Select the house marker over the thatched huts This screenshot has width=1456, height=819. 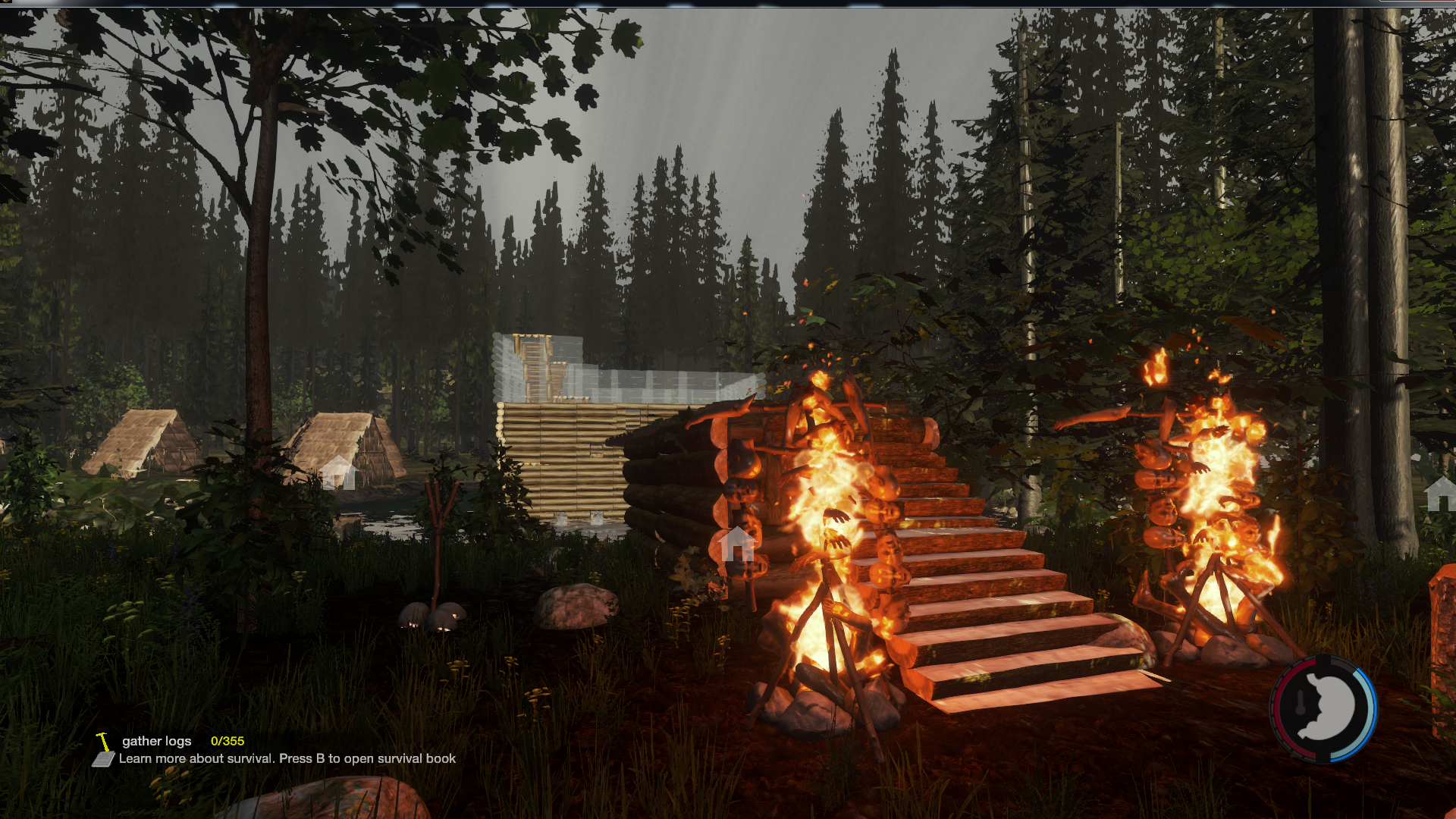[338, 472]
